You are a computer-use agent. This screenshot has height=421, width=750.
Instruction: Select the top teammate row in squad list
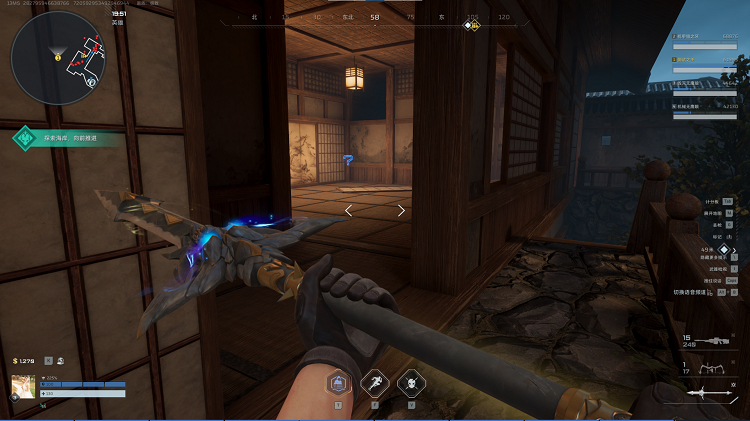(706, 37)
